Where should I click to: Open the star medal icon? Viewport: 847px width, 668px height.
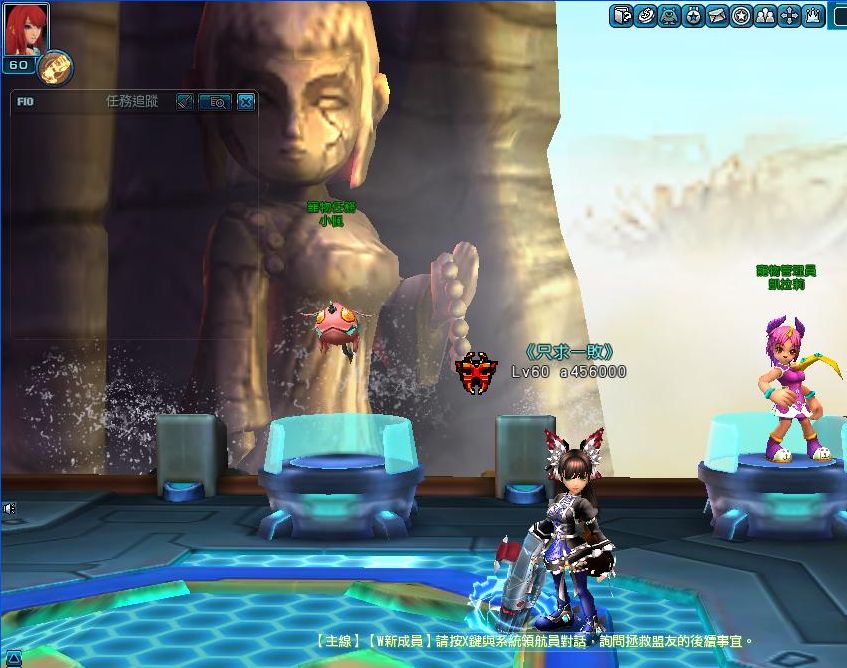693,15
